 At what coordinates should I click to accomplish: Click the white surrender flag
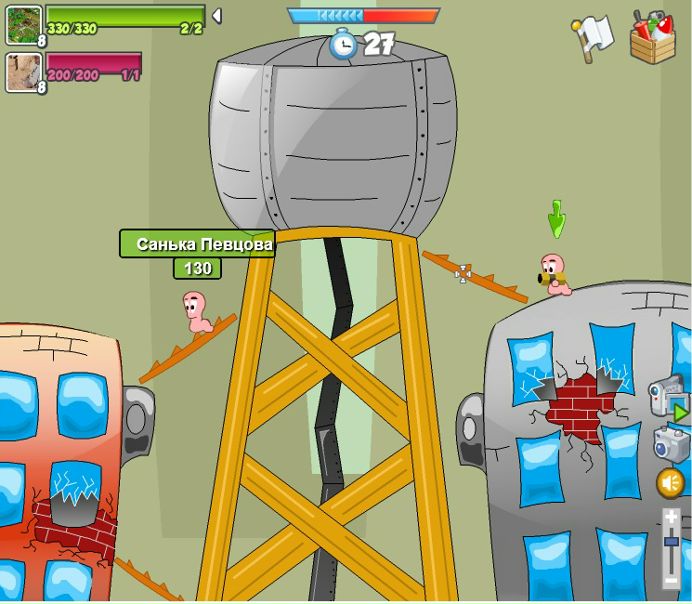click(x=594, y=37)
